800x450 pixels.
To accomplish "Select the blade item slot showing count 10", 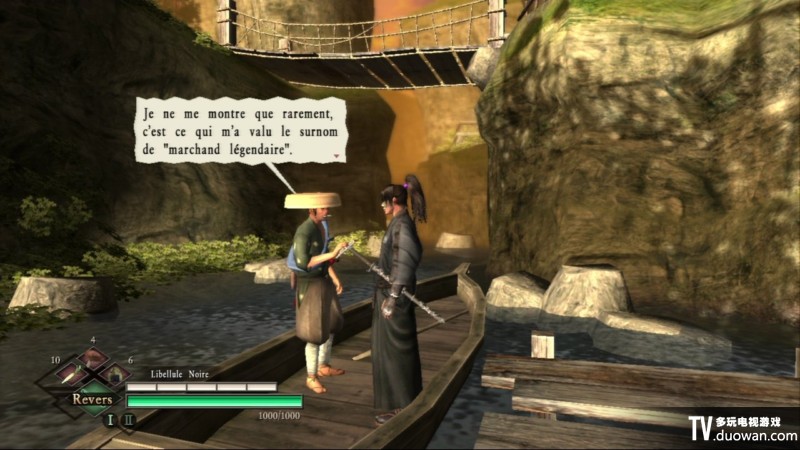I will click(x=70, y=373).
